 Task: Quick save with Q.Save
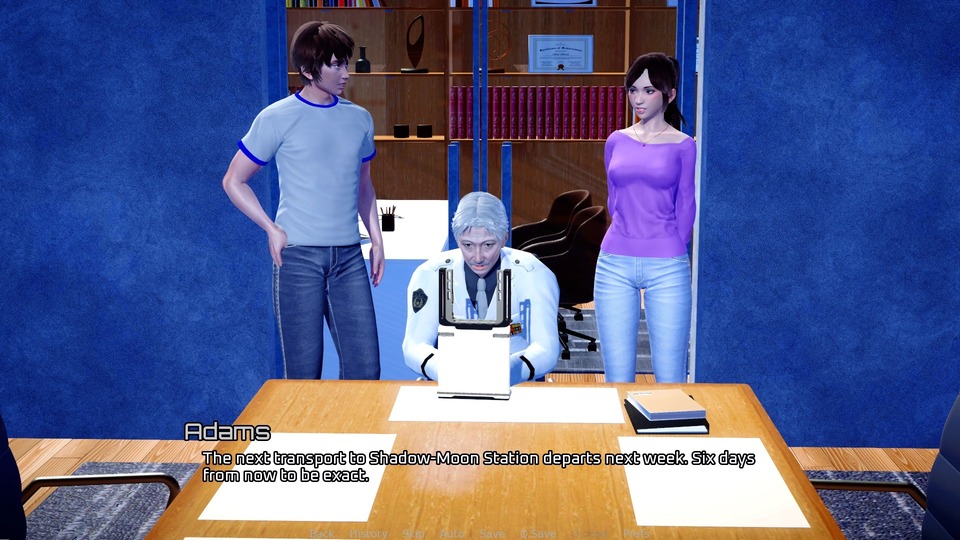pos(538,534)
